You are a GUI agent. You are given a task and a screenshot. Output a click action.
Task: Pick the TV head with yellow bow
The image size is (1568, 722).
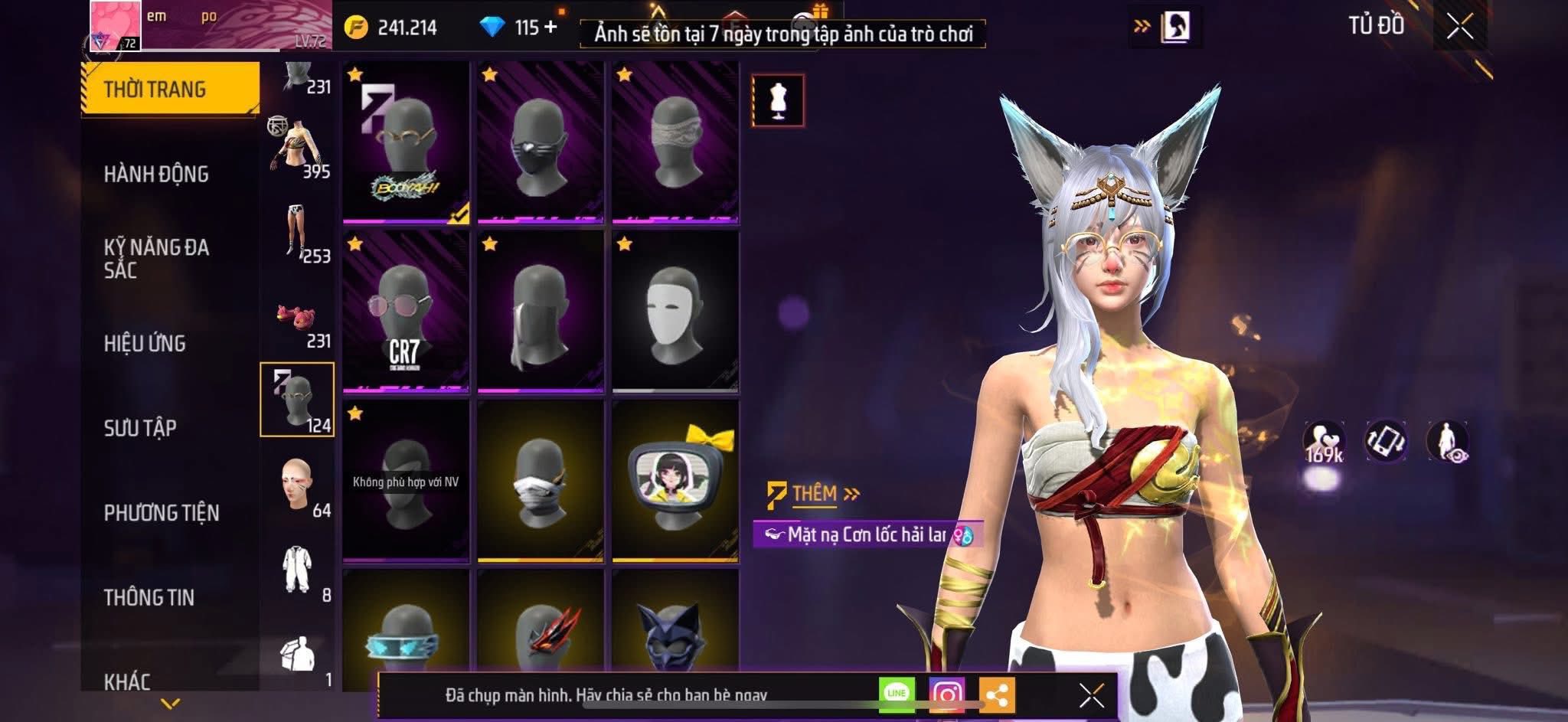point(675,481)
